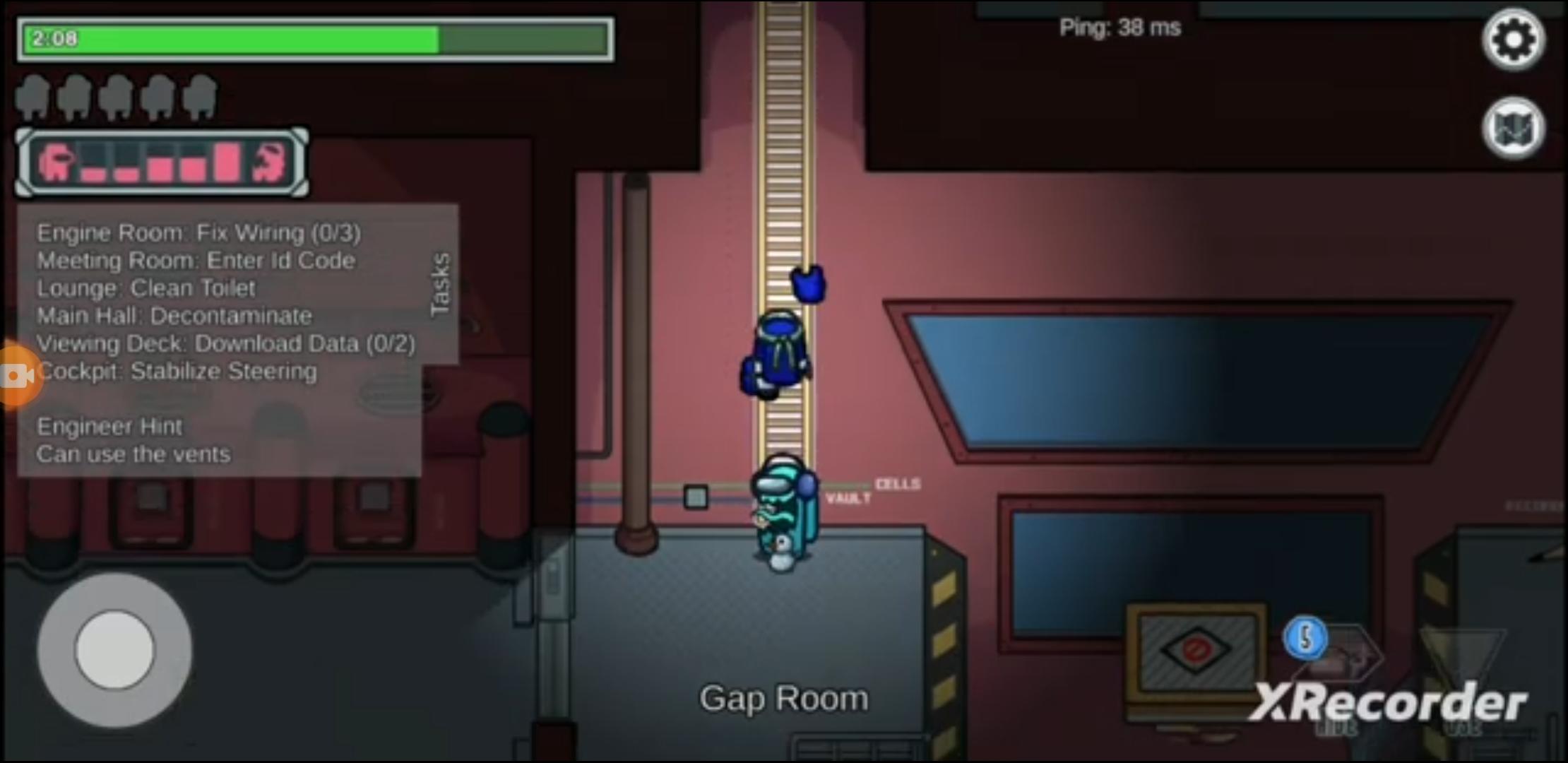
Task: Open the Main Hall Decontaminate task entry
Action: pos(173,315)
